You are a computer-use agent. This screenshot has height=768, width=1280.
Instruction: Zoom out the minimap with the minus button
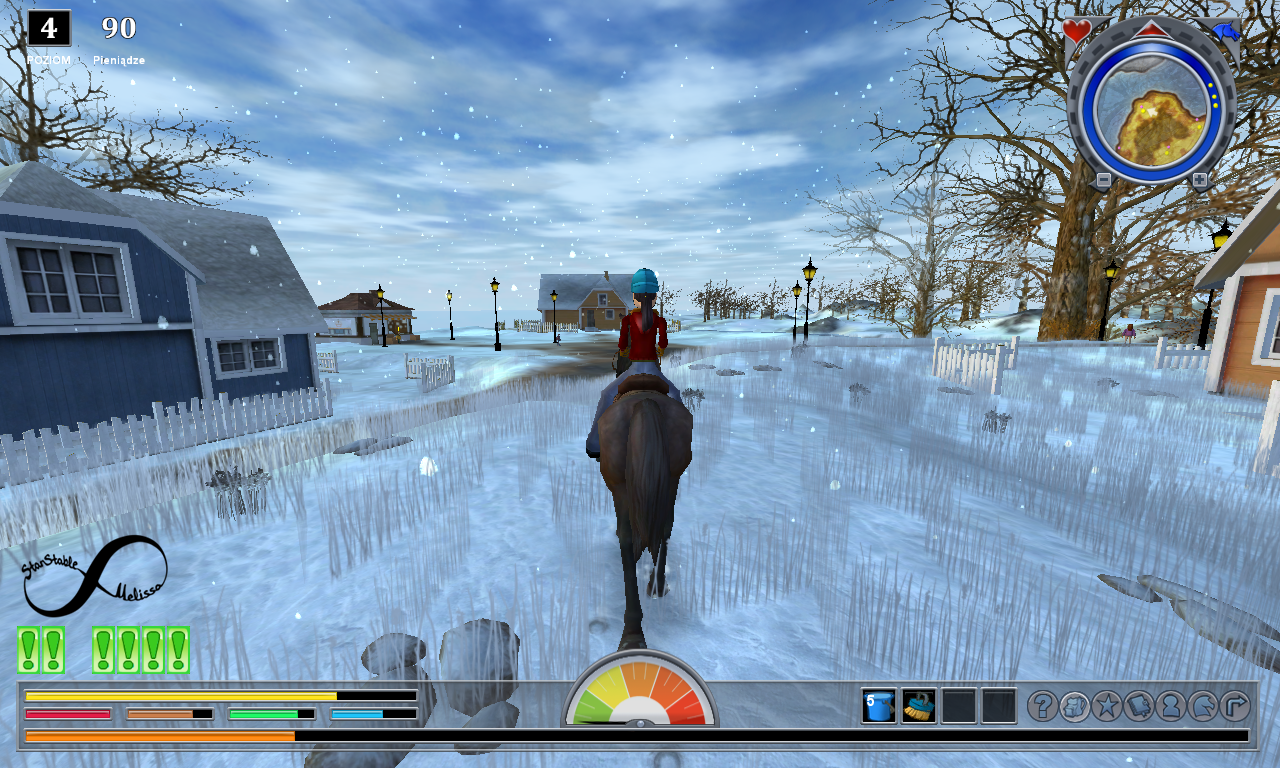pyautogui.click(x=1103, y=180)
